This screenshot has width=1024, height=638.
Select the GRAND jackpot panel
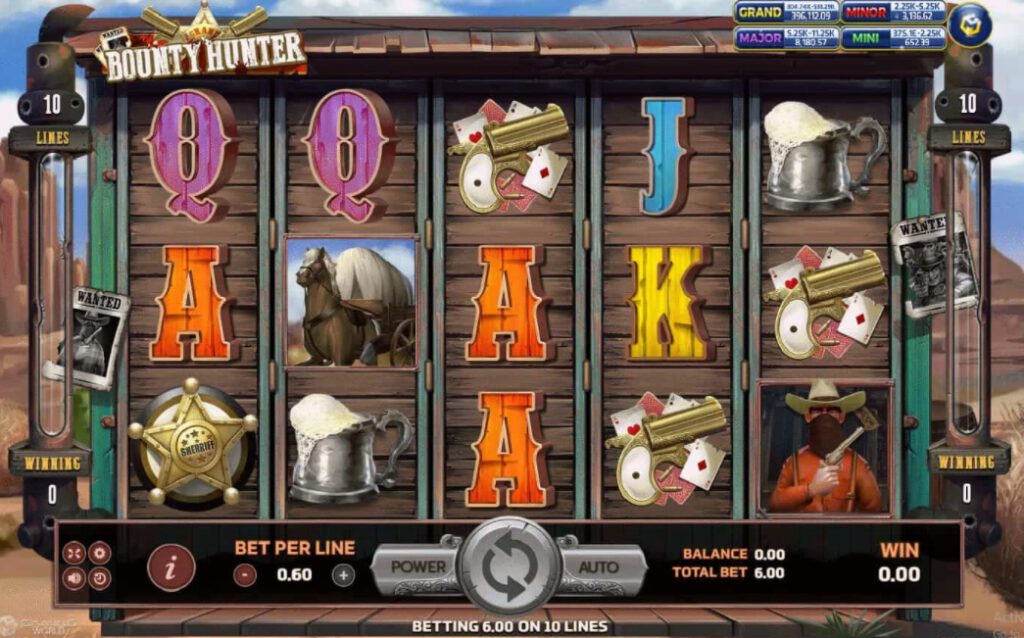(785, 13)
